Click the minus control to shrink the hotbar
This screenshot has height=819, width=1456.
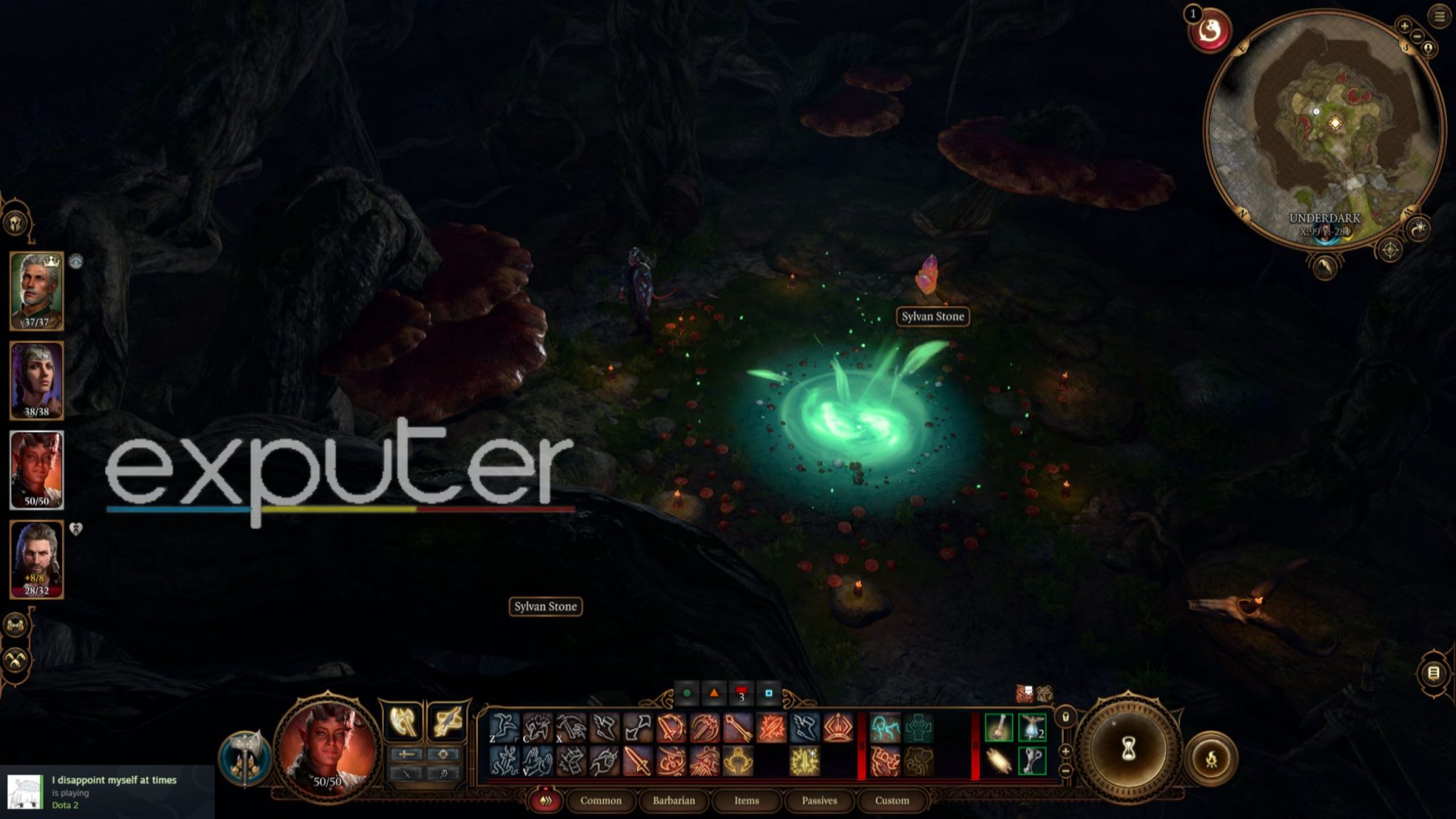coord(1065,770)
